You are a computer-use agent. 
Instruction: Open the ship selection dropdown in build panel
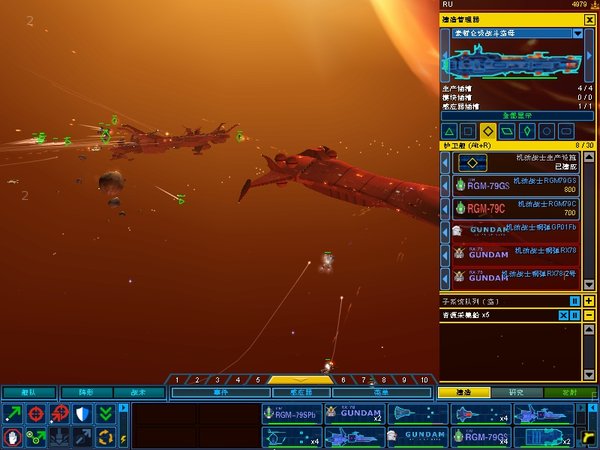577,33
